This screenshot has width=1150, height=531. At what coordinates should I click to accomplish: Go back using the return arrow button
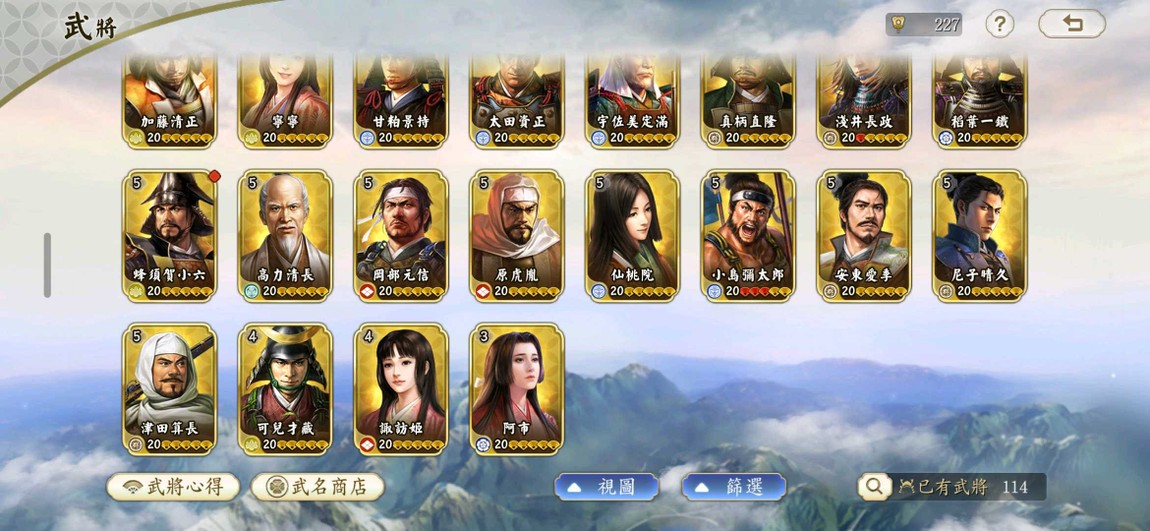pos(1071,24)
